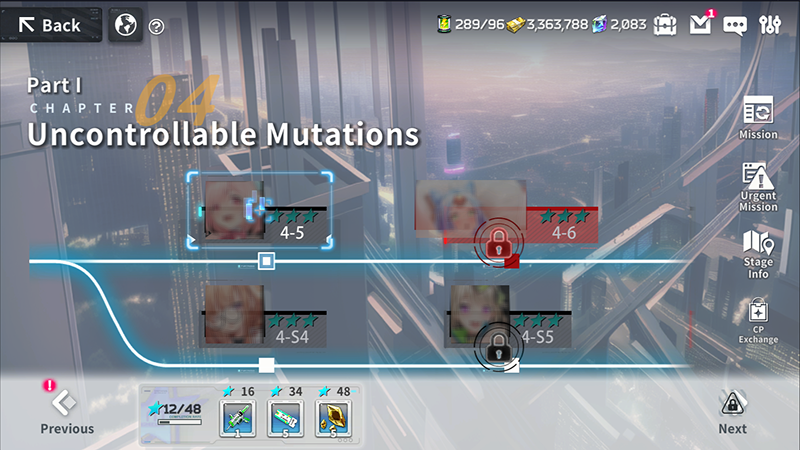Viewport: 800px width, 450px height.
Task: View Stage Info
Action: (x=758, y=253)
